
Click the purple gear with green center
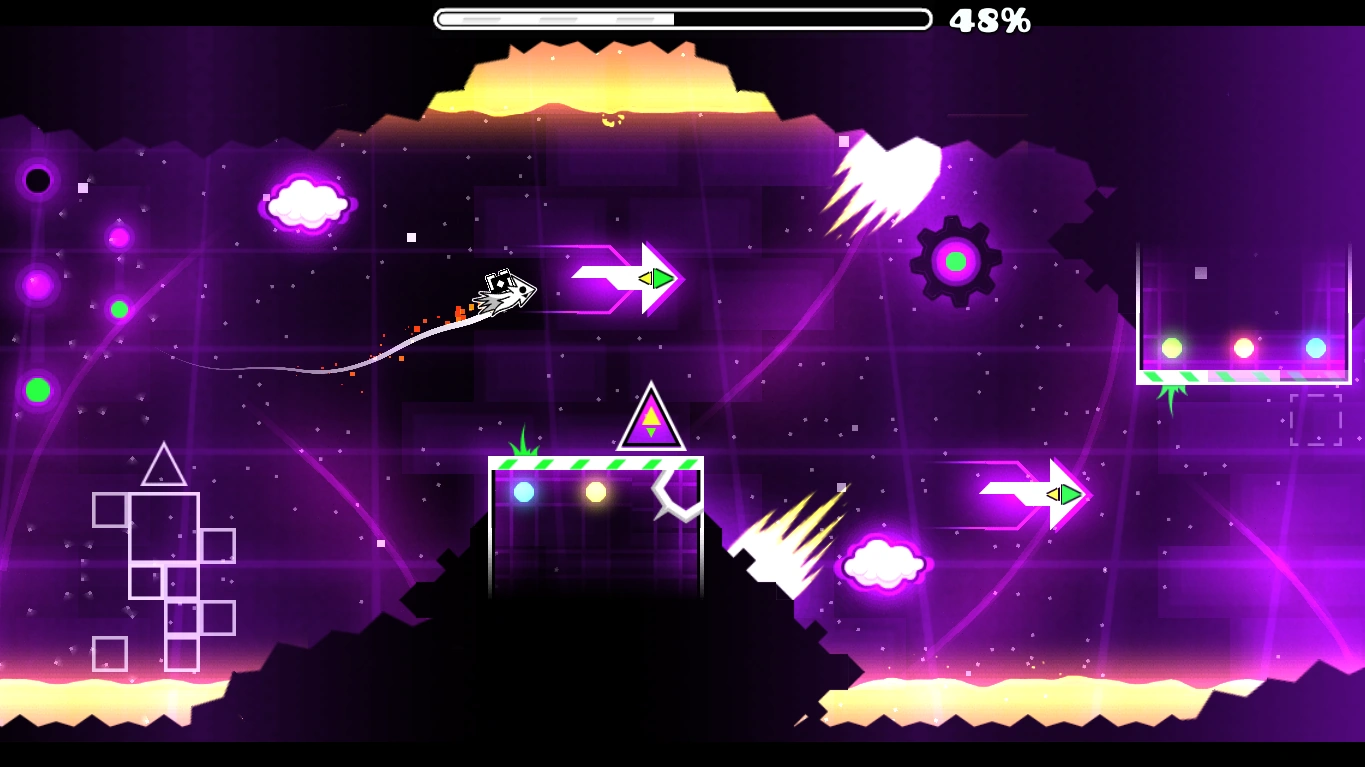click(x=955, y=260)
